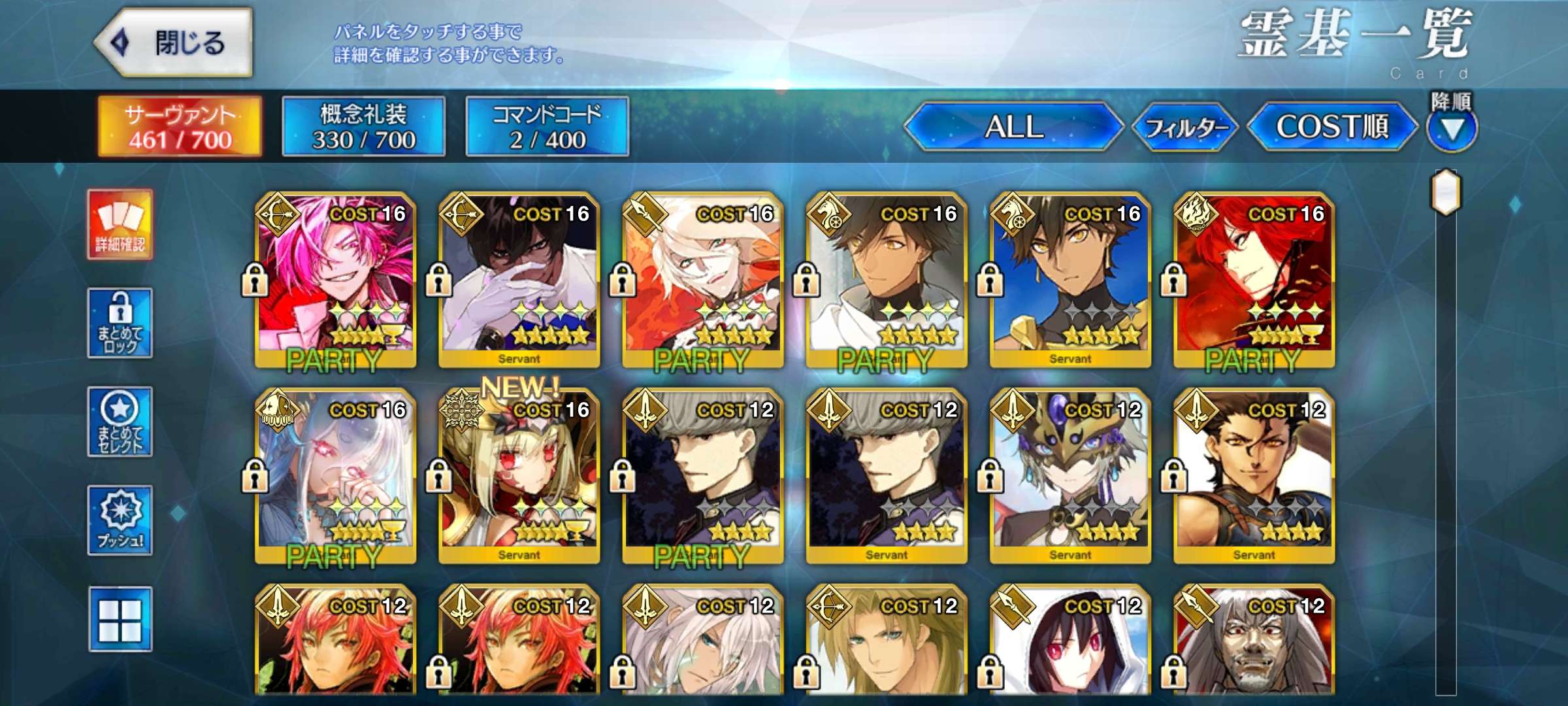Choose the red-haired cost 16 Avenger card
This screenshot has width=1568, height=706.
point(1254,279)
